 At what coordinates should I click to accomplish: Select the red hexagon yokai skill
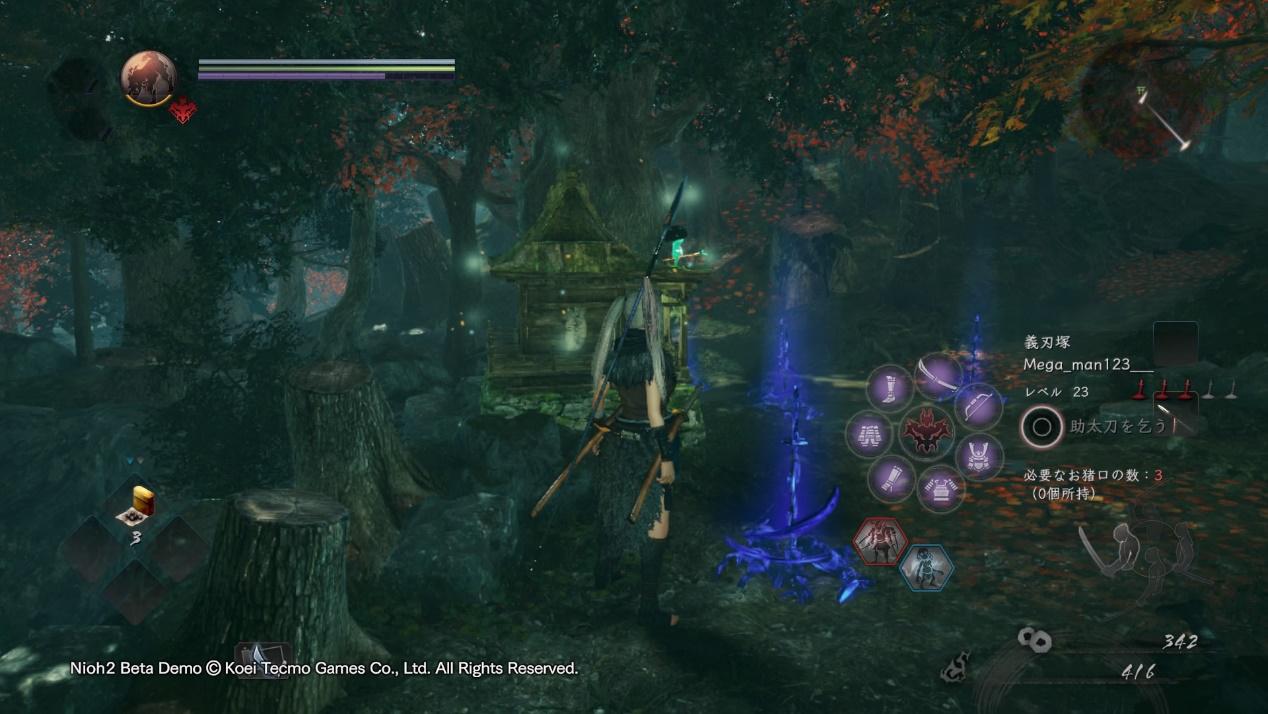880,541
